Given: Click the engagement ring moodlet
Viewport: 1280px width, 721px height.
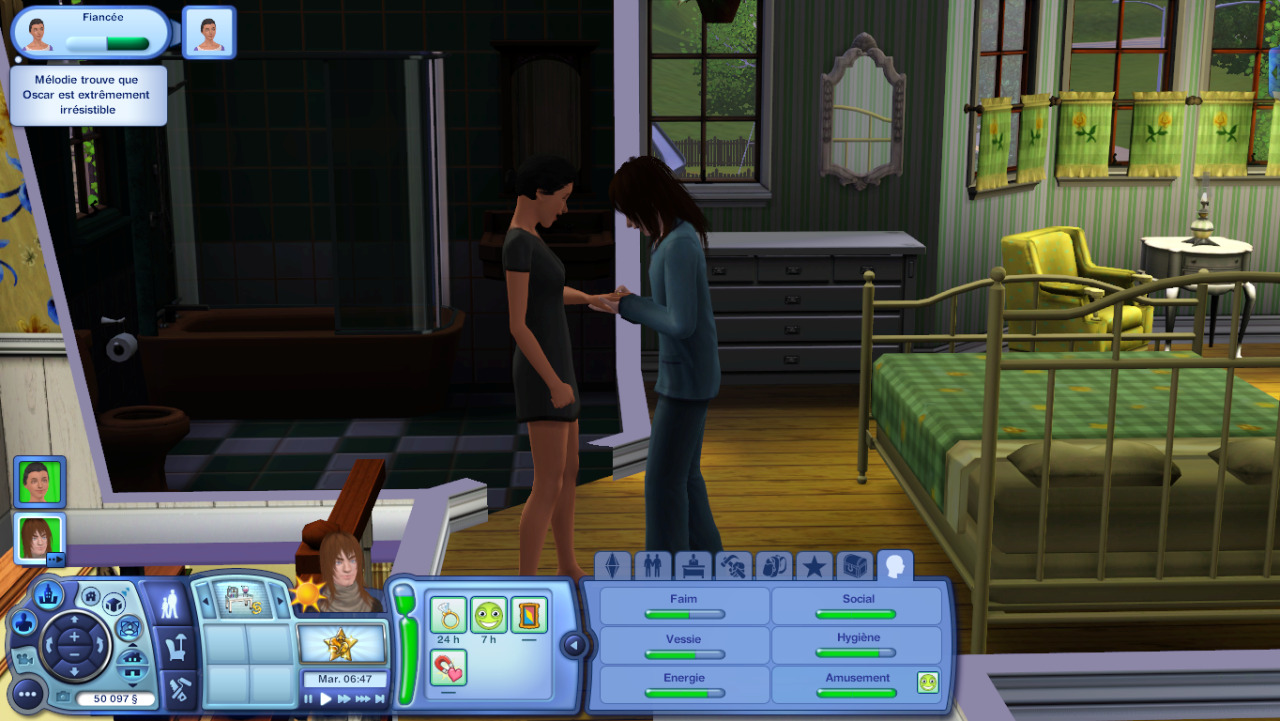Looking at the screenshot, I should (x=449, y=615).
